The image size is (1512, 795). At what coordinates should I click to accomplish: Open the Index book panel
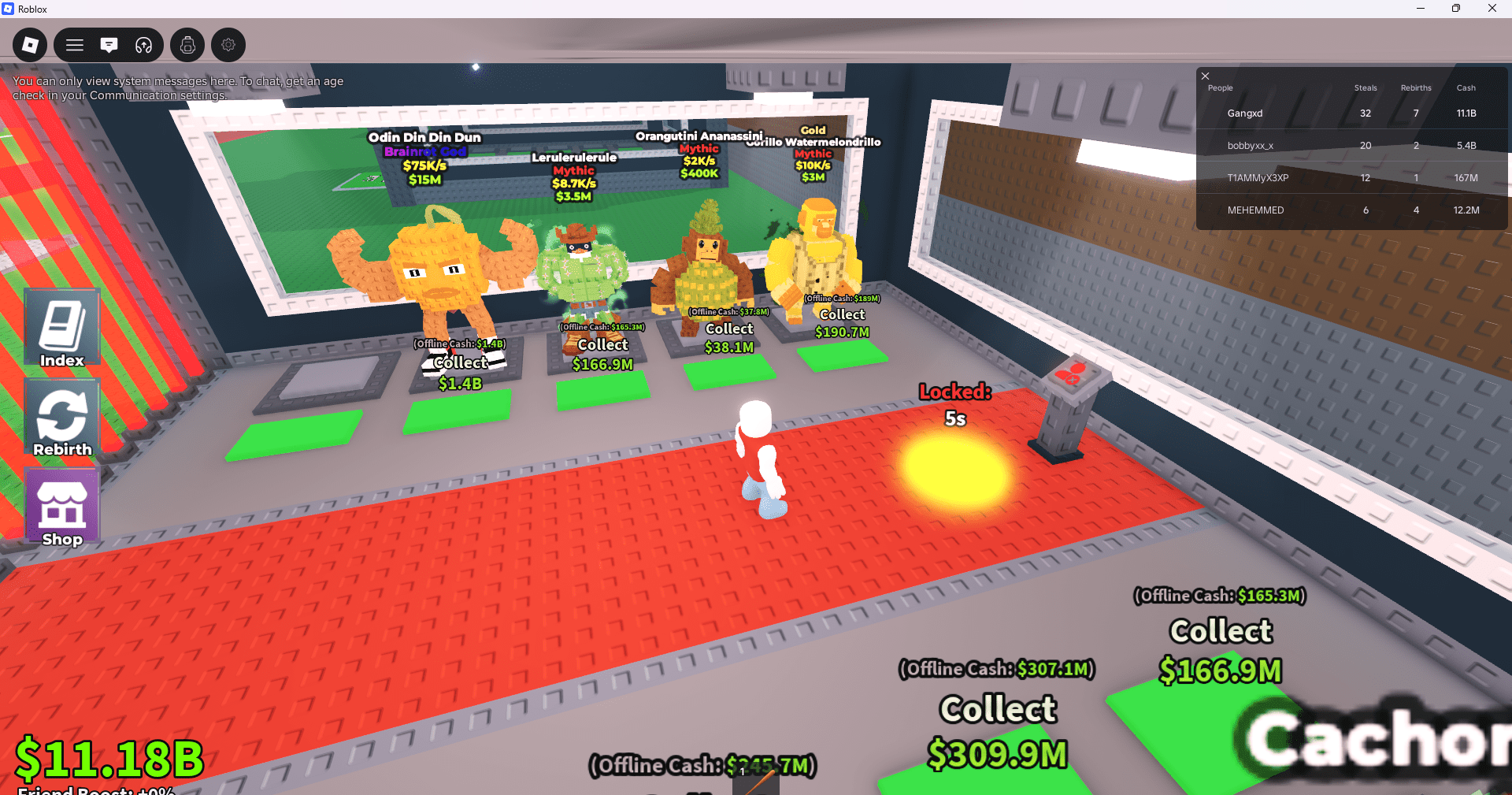pyautogui.click(x=61, y=328)
